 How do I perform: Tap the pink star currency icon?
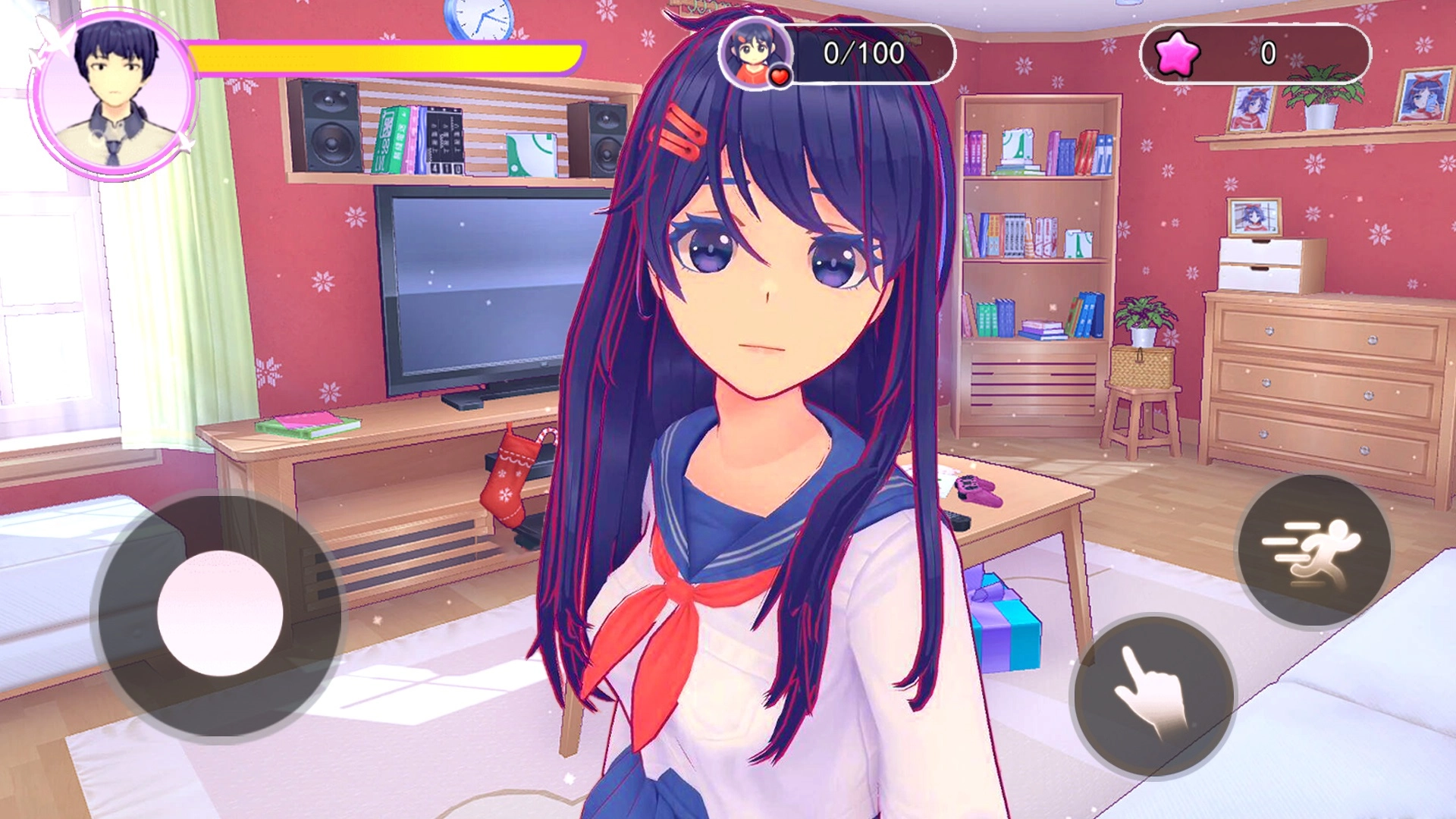point(1177,54)
